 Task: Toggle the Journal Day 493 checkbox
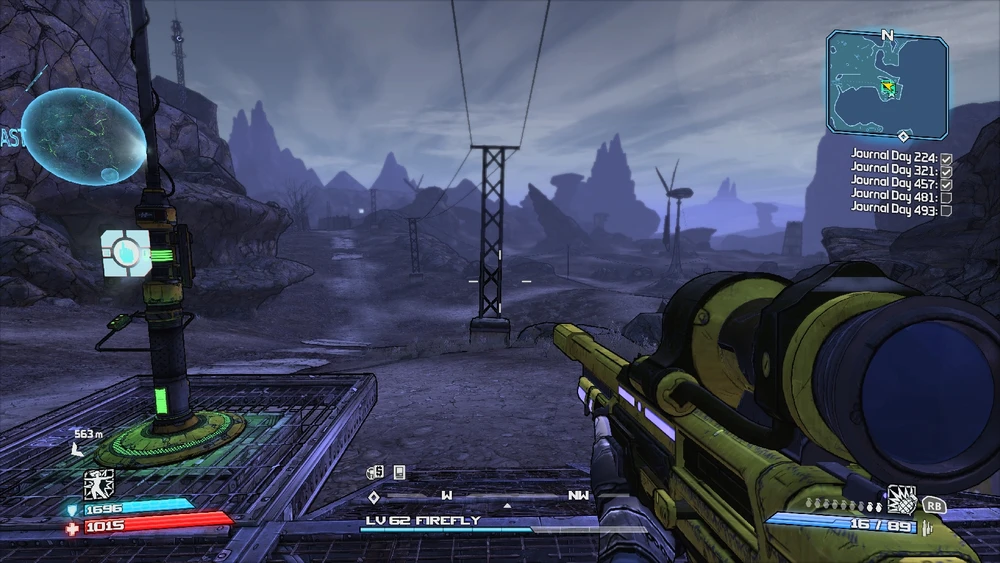click(x=946, y=211)
